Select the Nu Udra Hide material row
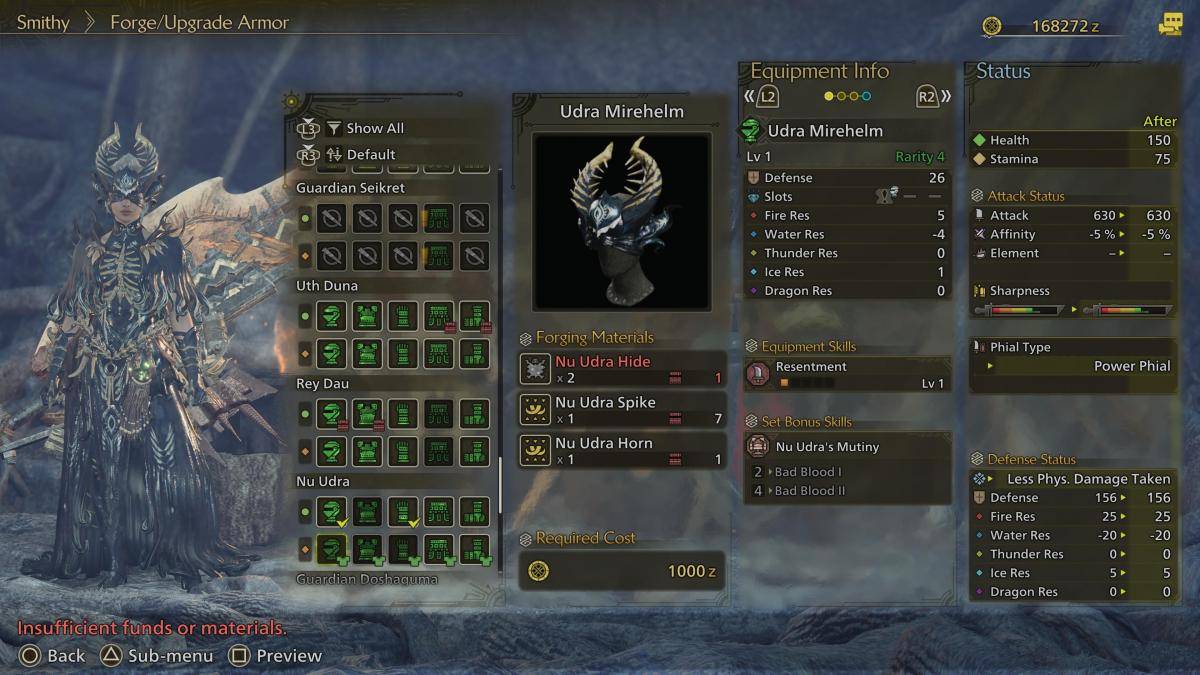Image resolution: width=1200 pixels, height=675 pixels. [622, 369]
